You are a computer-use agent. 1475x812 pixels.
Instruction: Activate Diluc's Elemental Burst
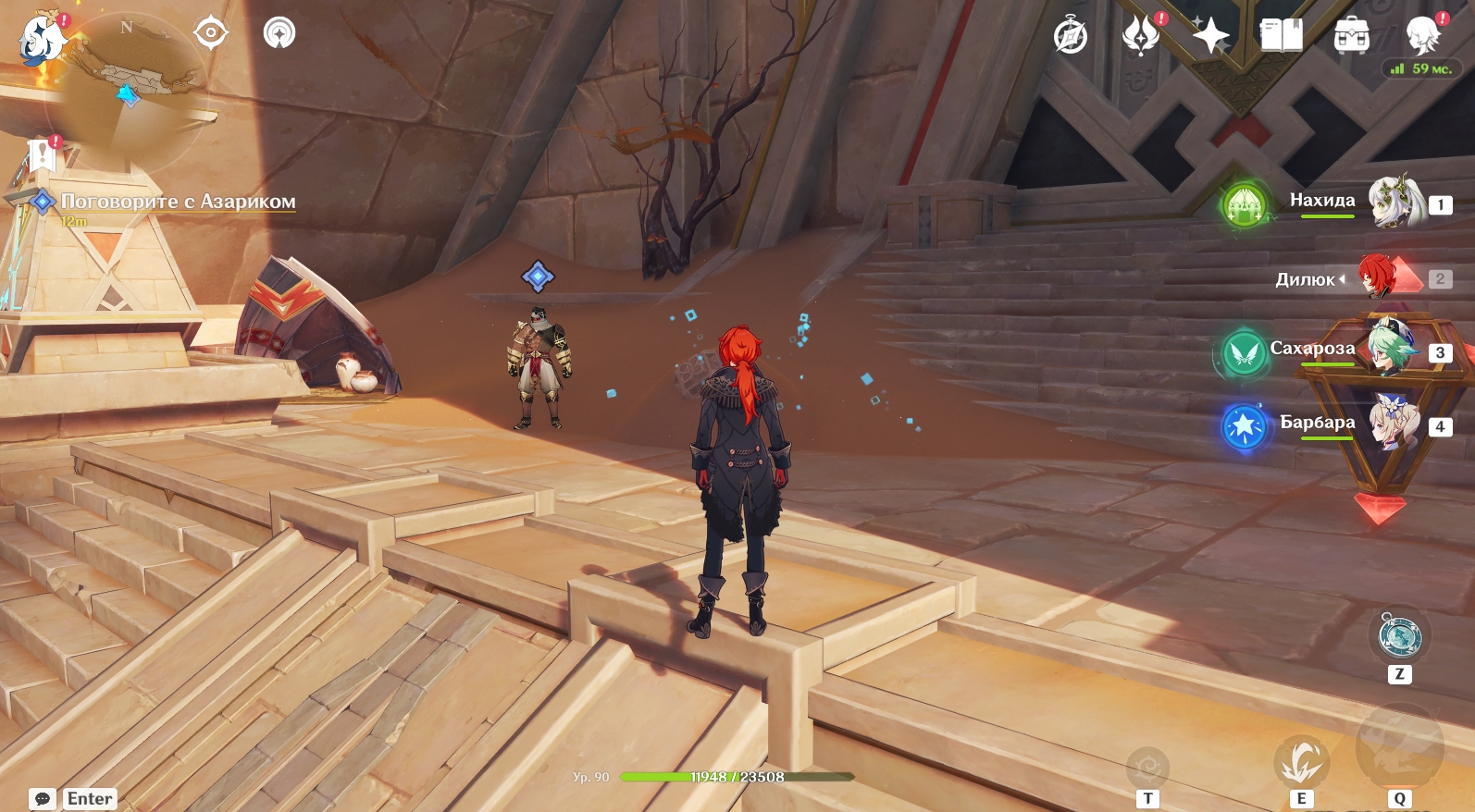click(1399, 747)
